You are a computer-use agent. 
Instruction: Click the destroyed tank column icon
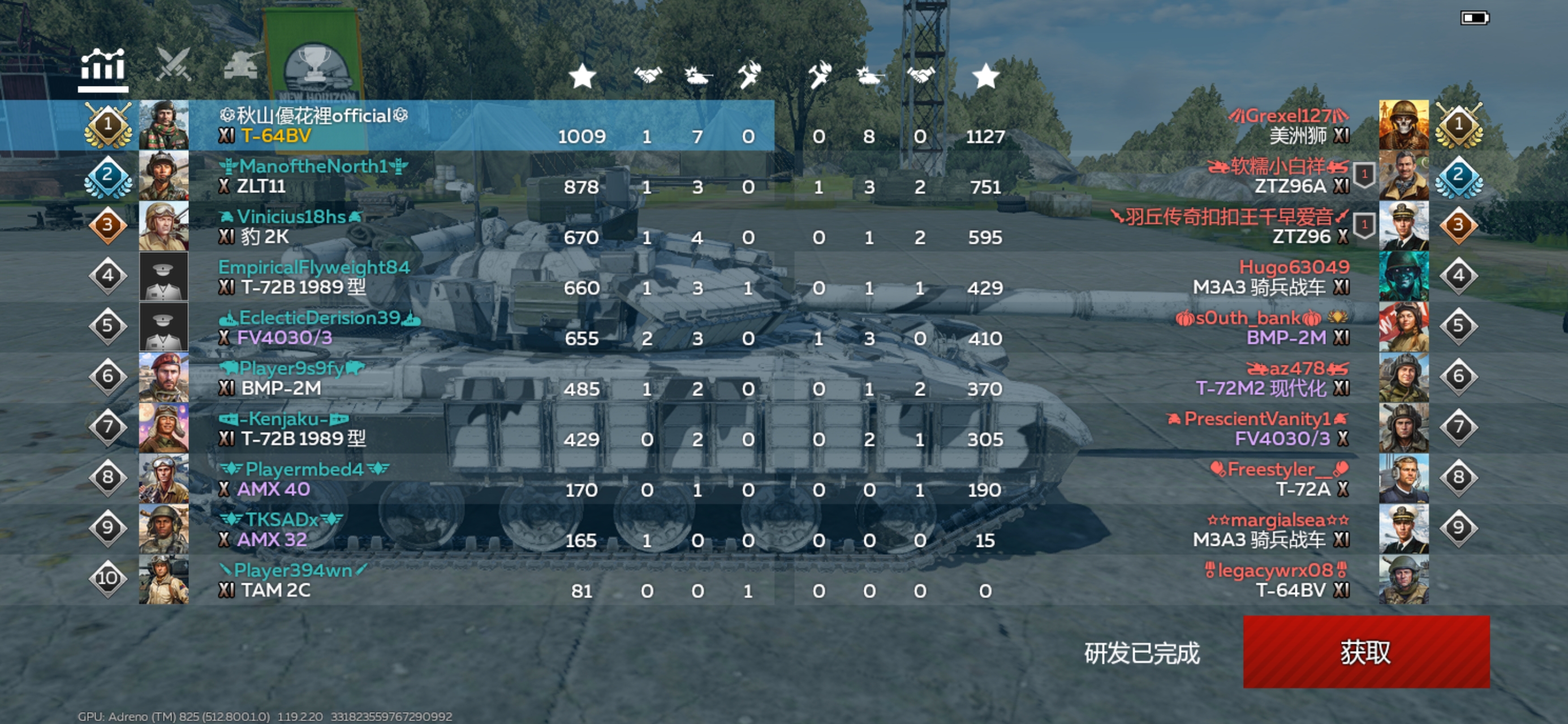(x=697, y=76)
